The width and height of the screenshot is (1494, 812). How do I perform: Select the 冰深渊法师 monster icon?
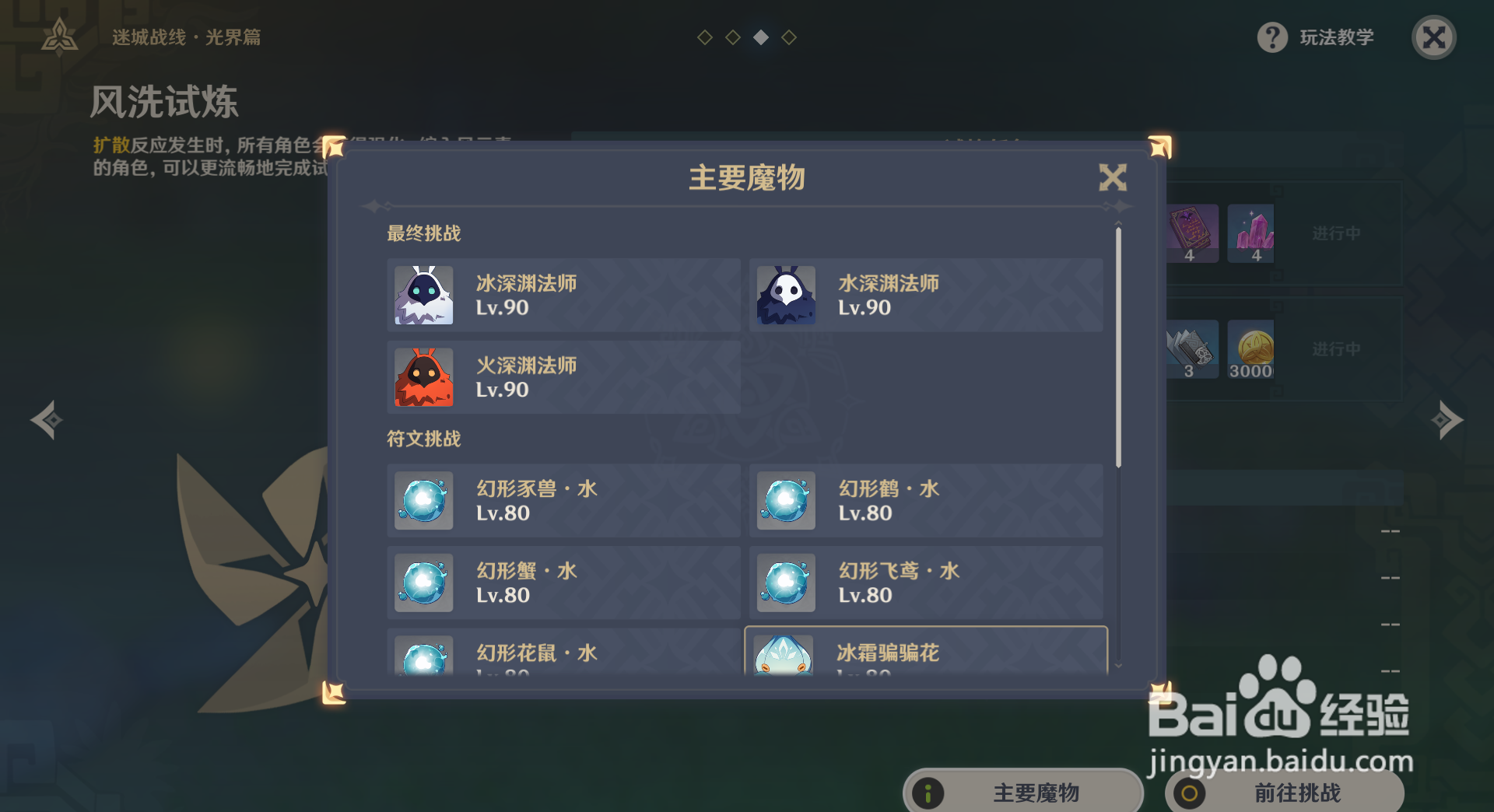[x=423, y=296]
